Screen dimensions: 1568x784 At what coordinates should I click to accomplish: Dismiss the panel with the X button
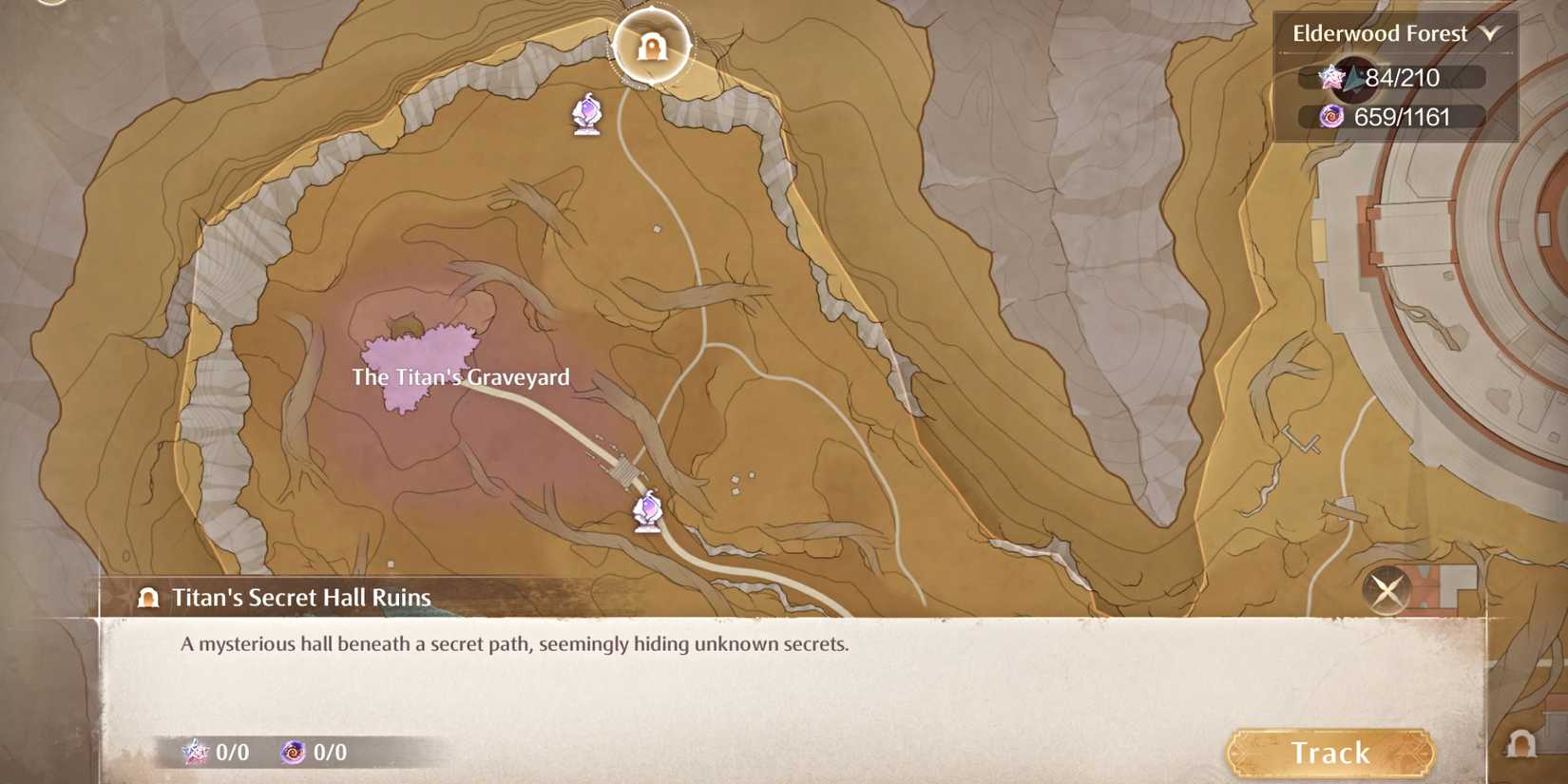[x=1386, y=591]
